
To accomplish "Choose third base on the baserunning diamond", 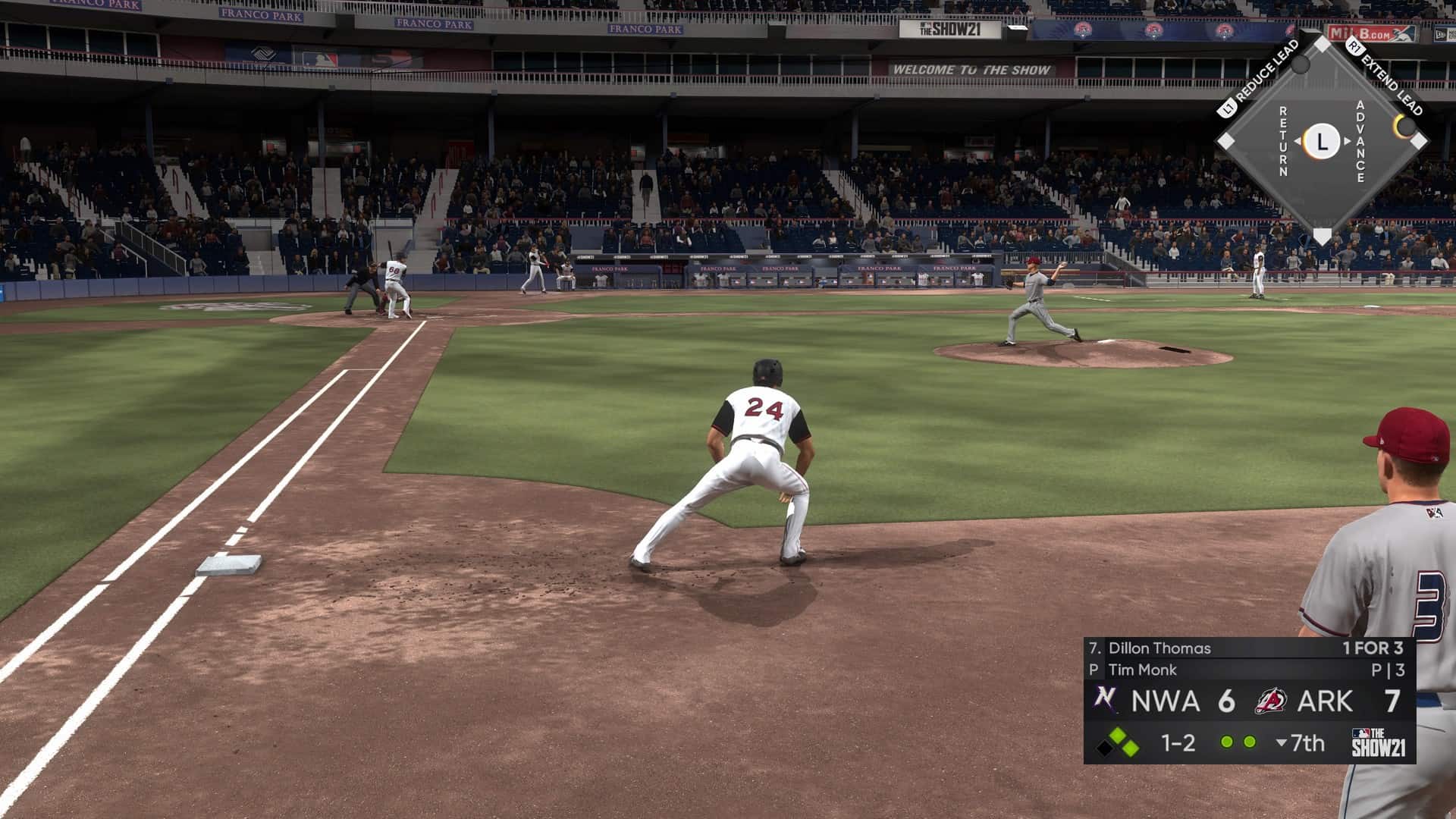I will click(1226, 141).
